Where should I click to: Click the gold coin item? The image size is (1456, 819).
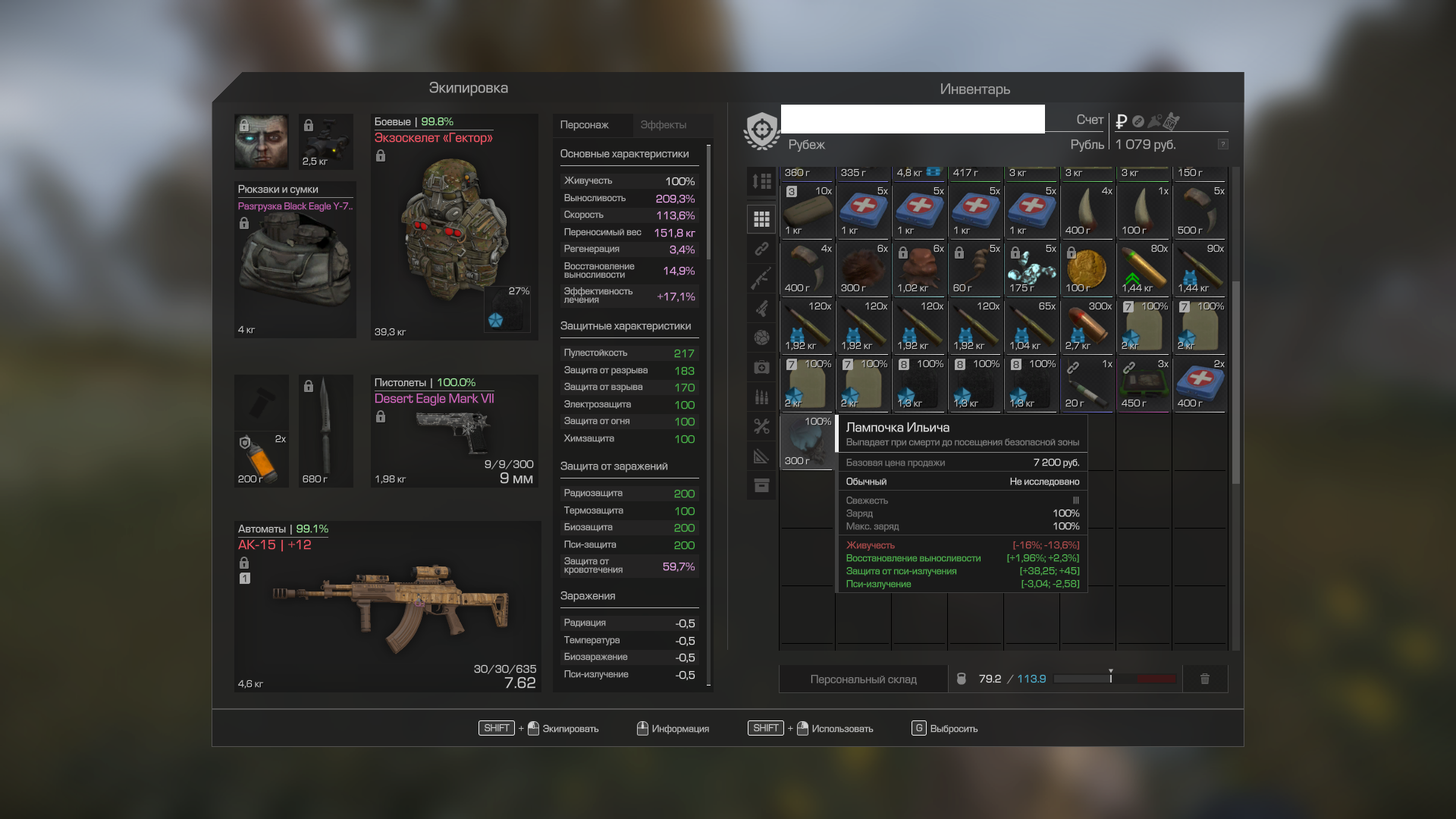1087,269
